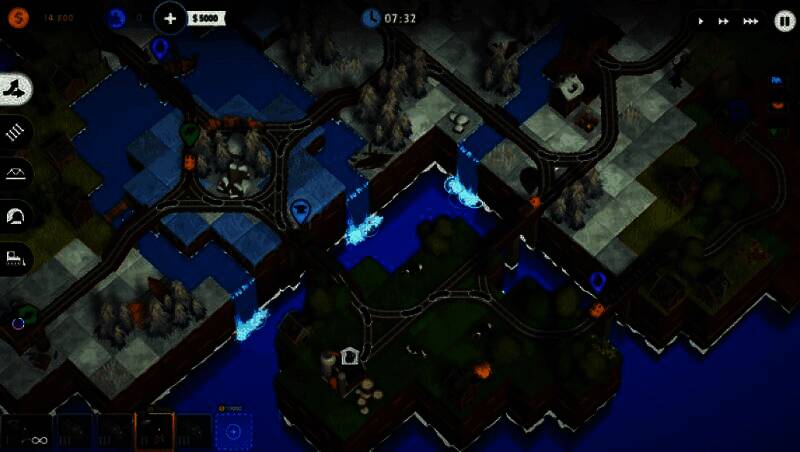Image resolution: width=800 pixels, height=452 pixels.
Task: Set game speed to normal play
Action: click(x=700, y=20)
